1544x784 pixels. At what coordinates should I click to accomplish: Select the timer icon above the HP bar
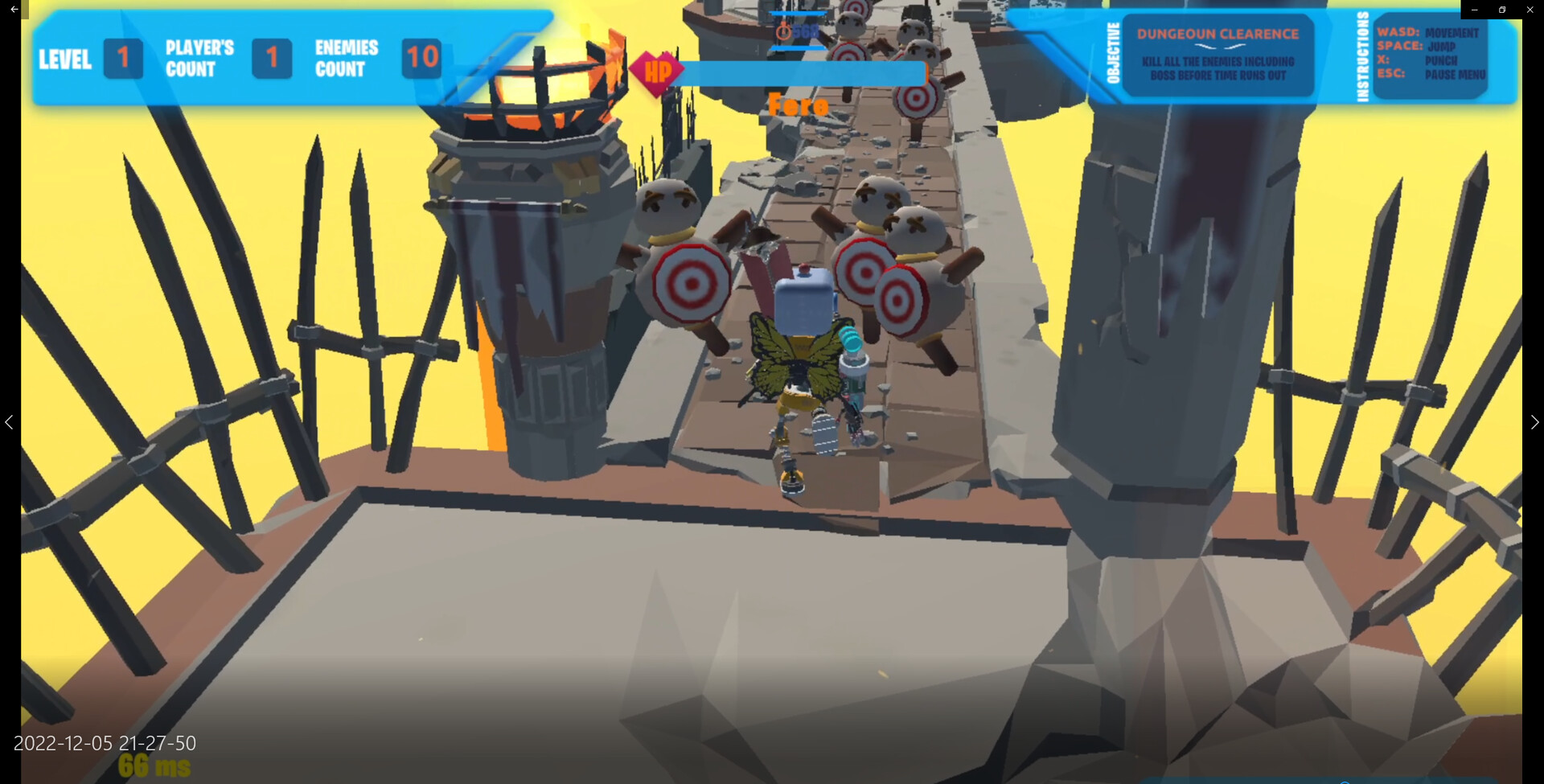coord(784,31)
